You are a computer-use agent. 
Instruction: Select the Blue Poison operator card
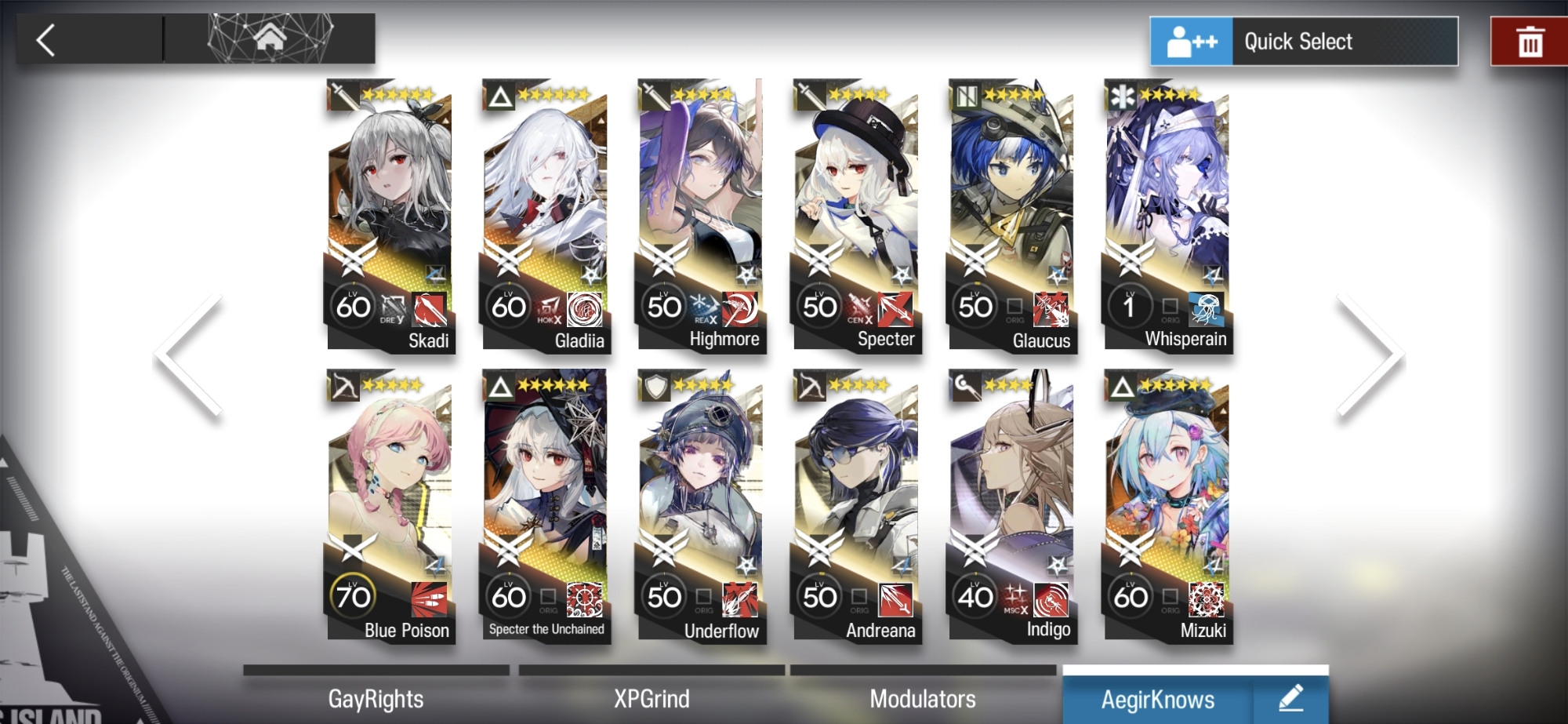[x=390, y=506]
